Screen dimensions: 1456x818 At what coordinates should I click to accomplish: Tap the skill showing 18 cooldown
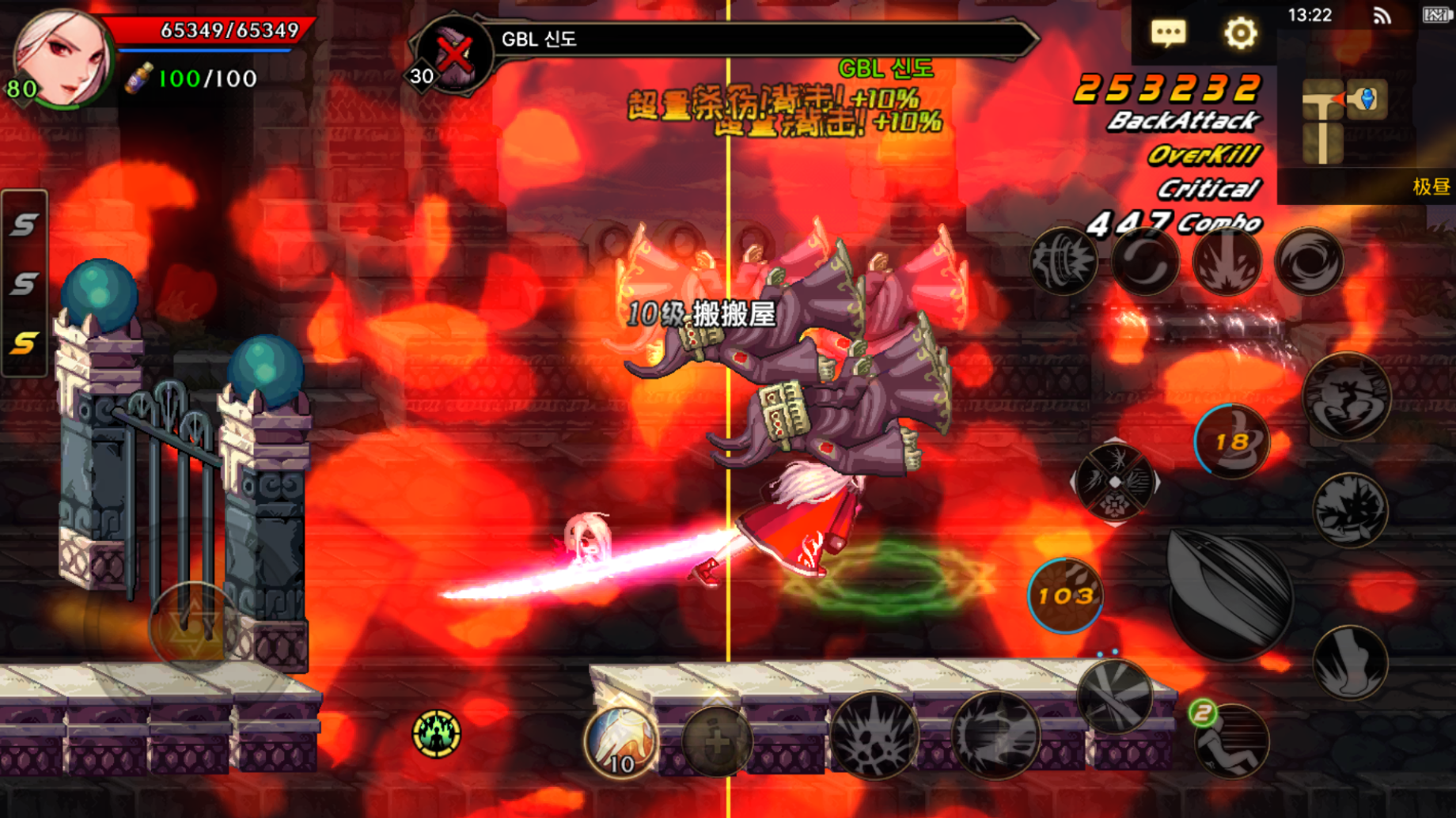pyautogui.click(x=1231, y=441)
